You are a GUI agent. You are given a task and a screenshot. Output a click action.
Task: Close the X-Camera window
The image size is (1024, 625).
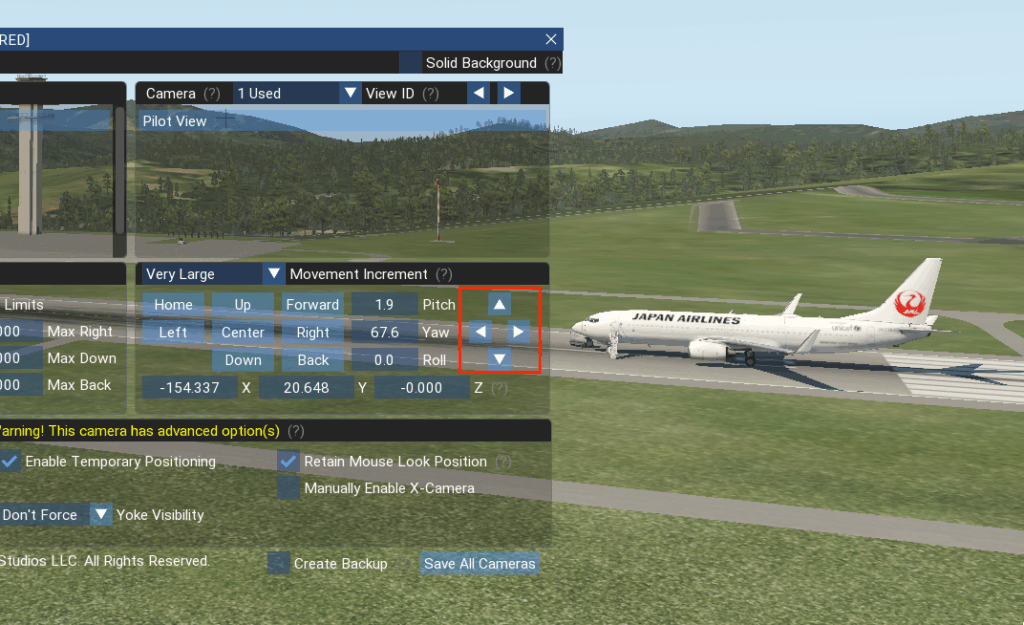tap(551, 39)
